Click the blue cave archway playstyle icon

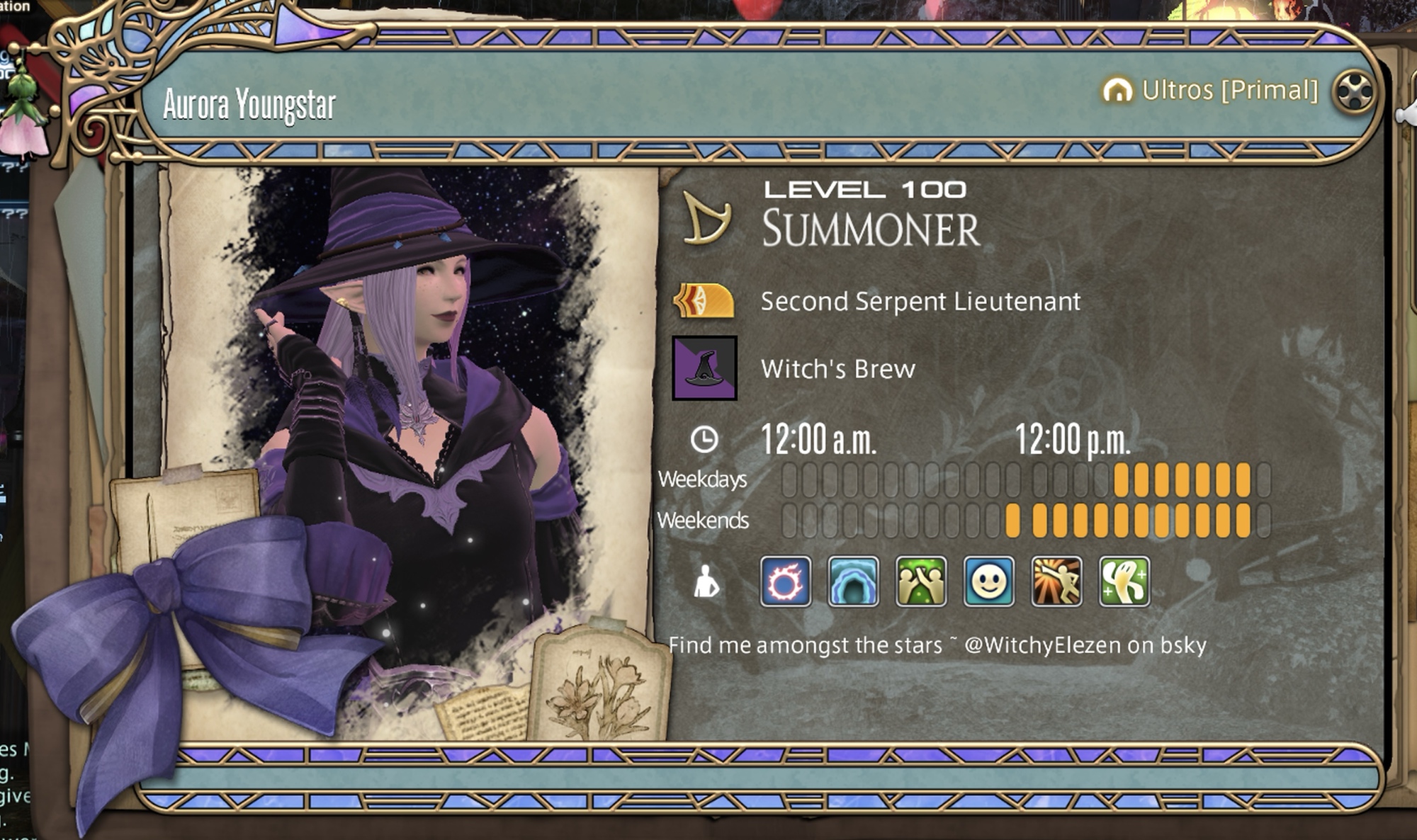coord(853,581)
